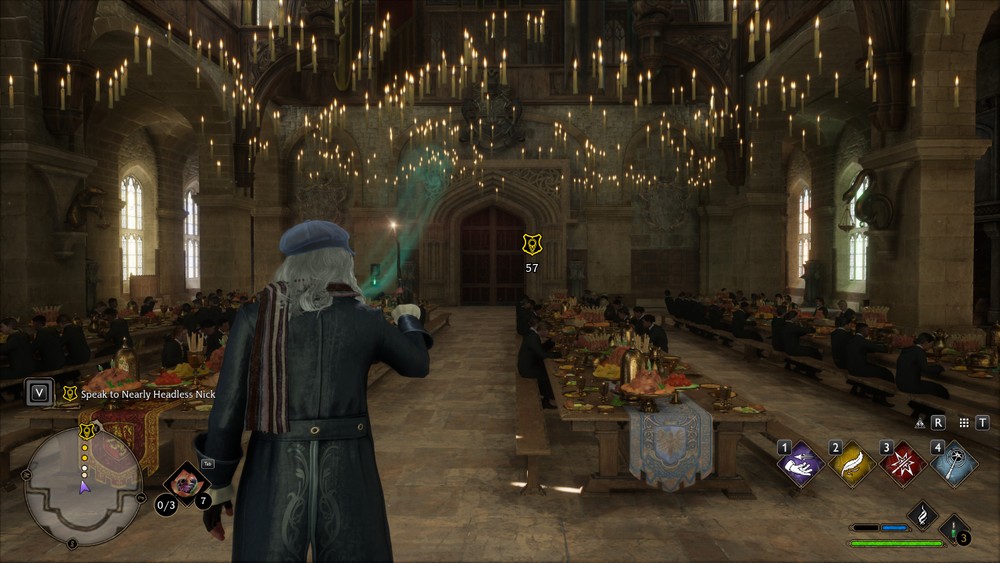Use the green healing potion
The image size is (1000, 563).
point(954,530)
